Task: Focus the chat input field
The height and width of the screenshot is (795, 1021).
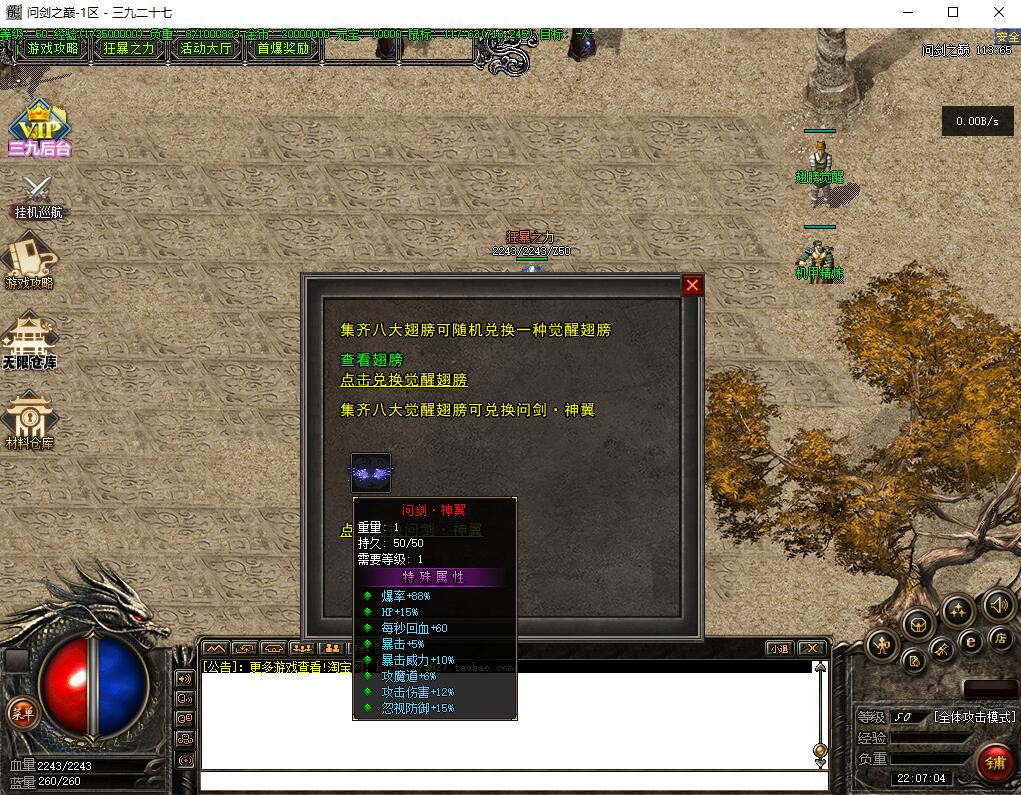Action: pyautogui.click(x=505, y=781)
